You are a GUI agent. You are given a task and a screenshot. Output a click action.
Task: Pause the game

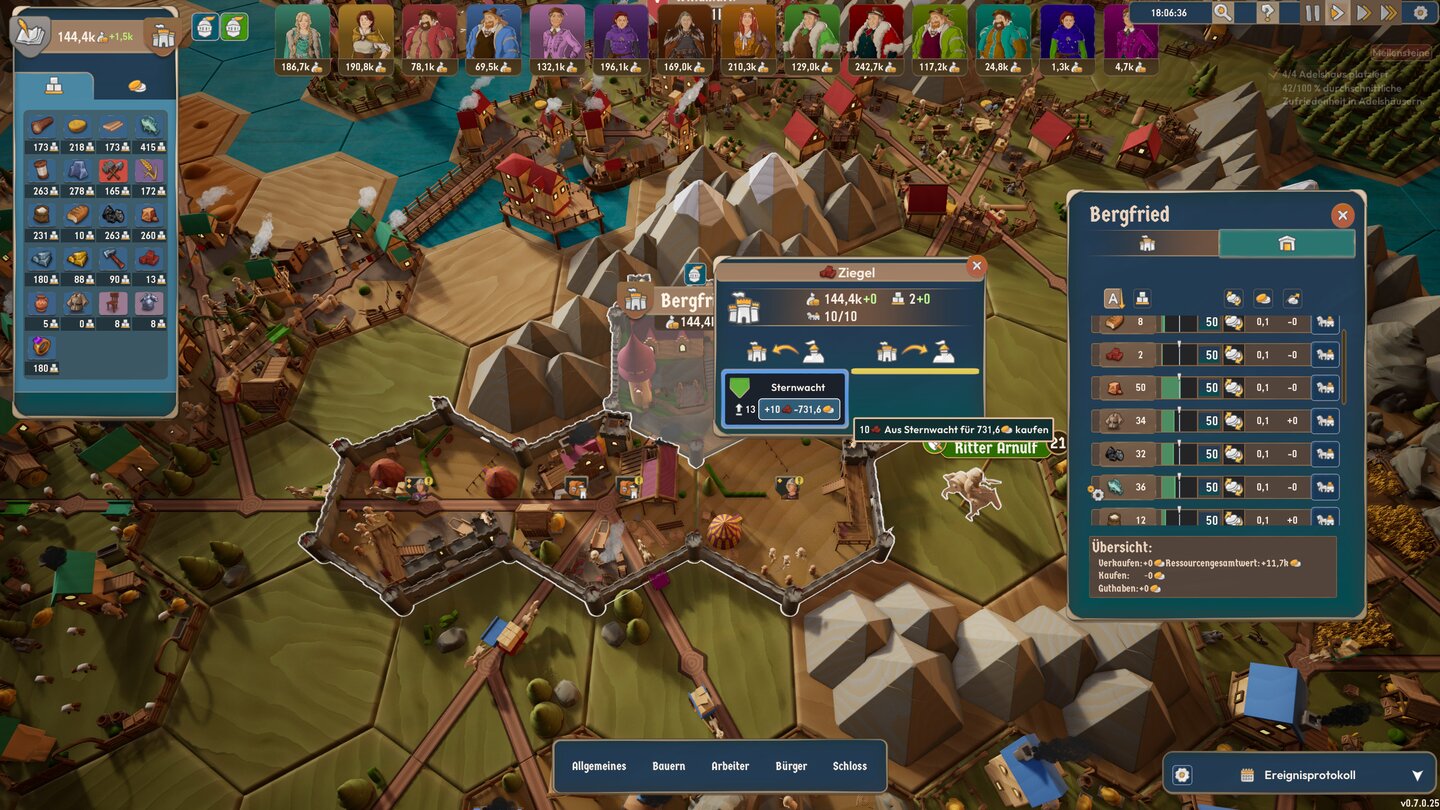coord(1312,13)
